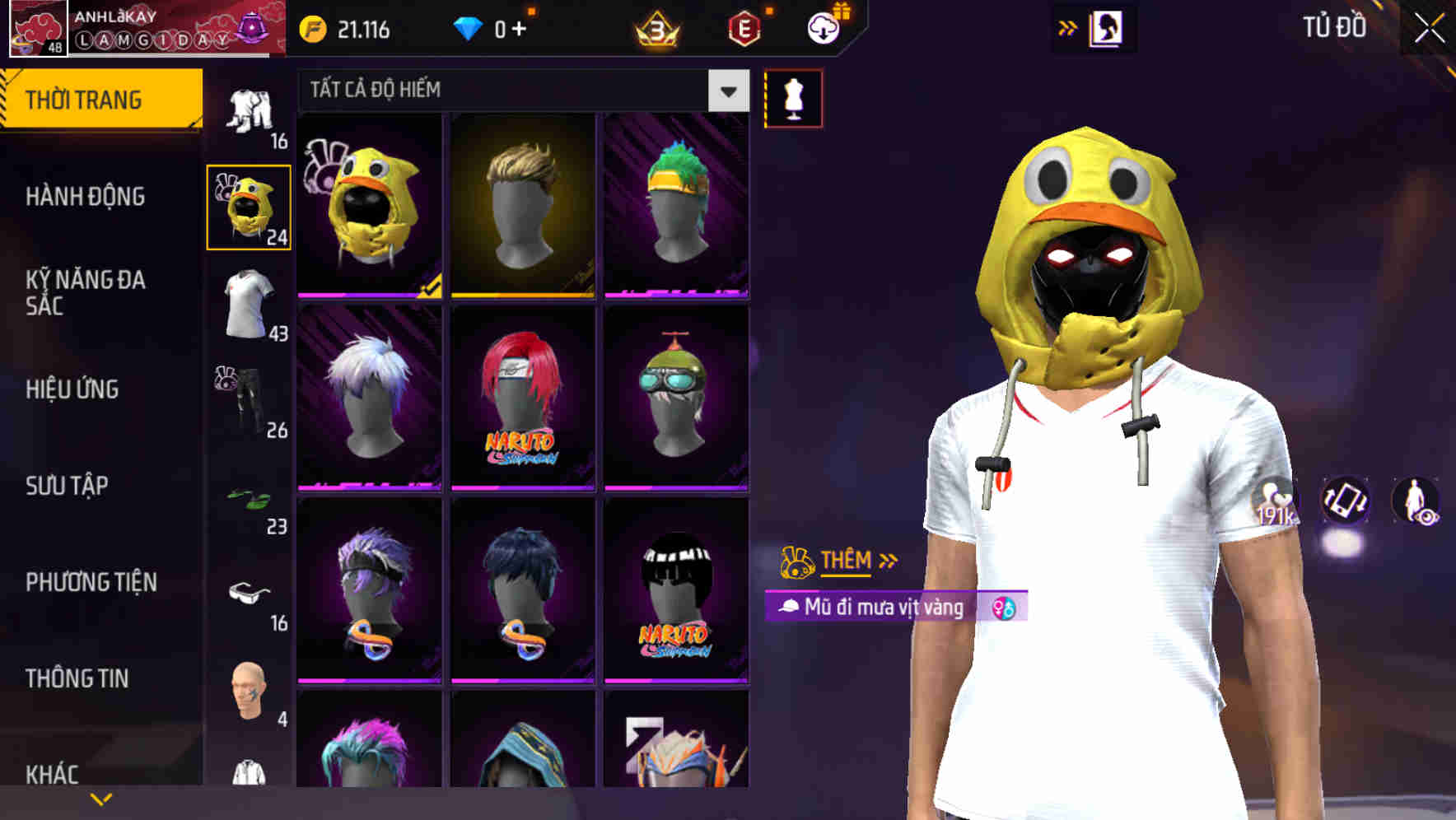
Task: Collapse the sidebar with the bottom down arrow
Action: (x=101, y=799)
